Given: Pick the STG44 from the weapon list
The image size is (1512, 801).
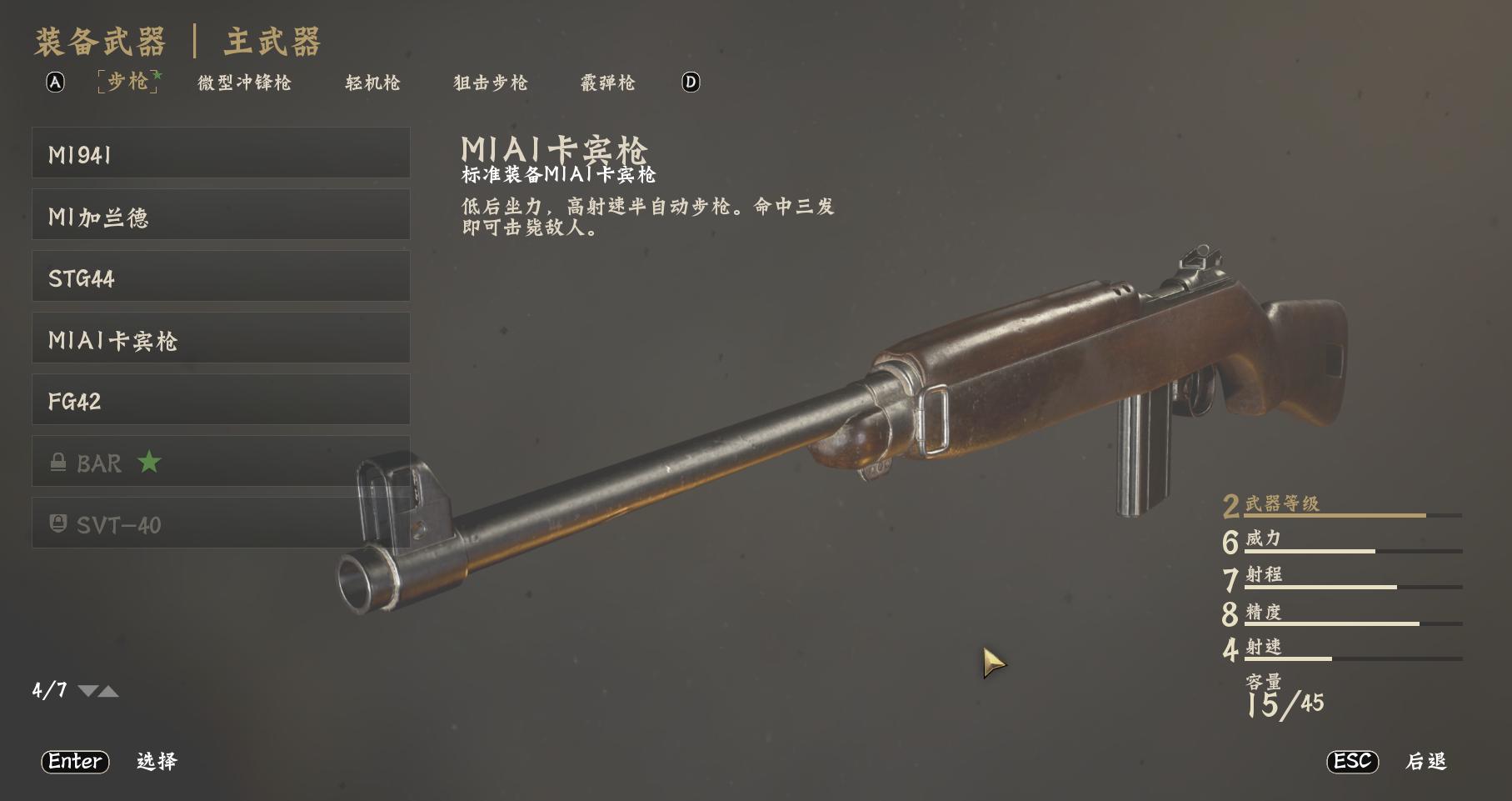Looking at the screenshot, I should pyautogui.click(x=221, y=277).
